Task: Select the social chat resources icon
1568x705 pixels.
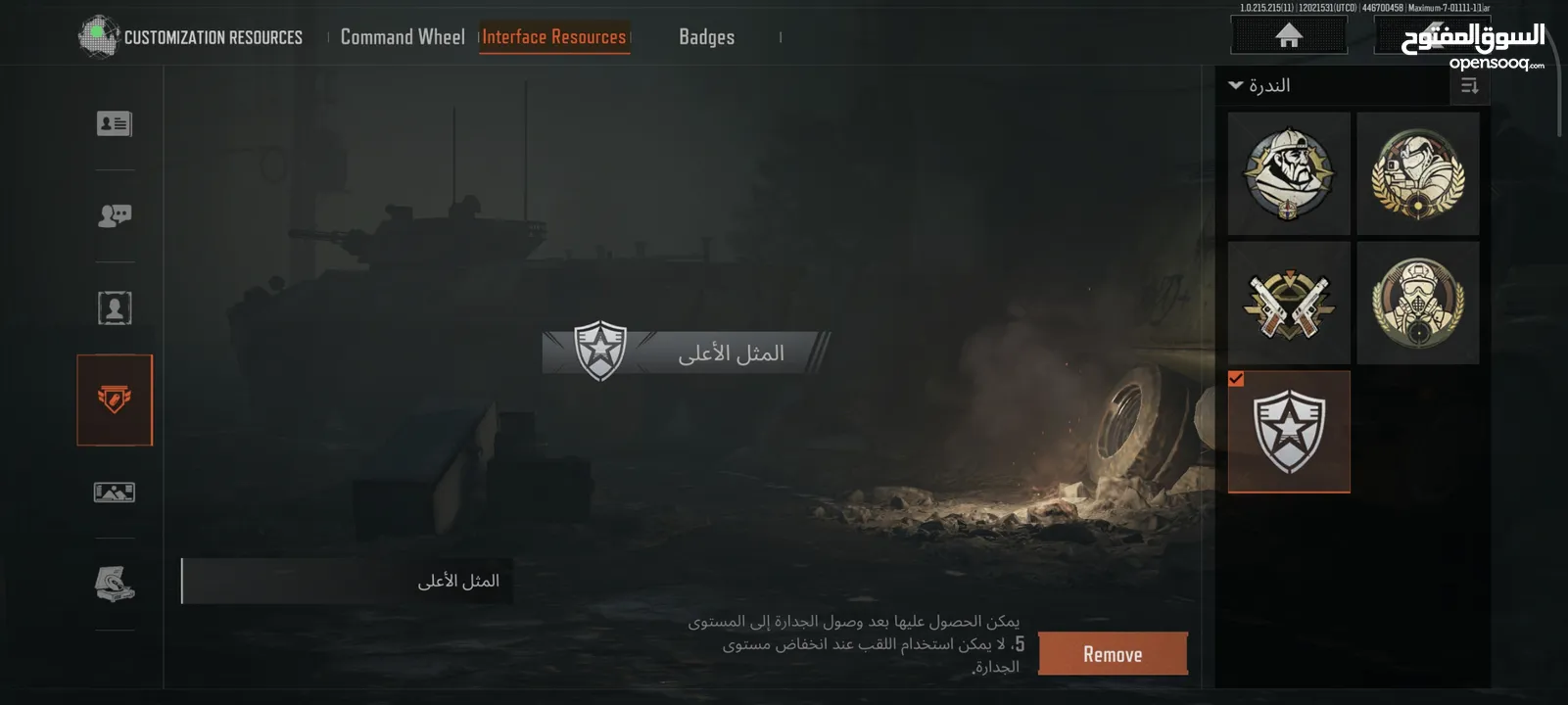Action: pos(115,214)
